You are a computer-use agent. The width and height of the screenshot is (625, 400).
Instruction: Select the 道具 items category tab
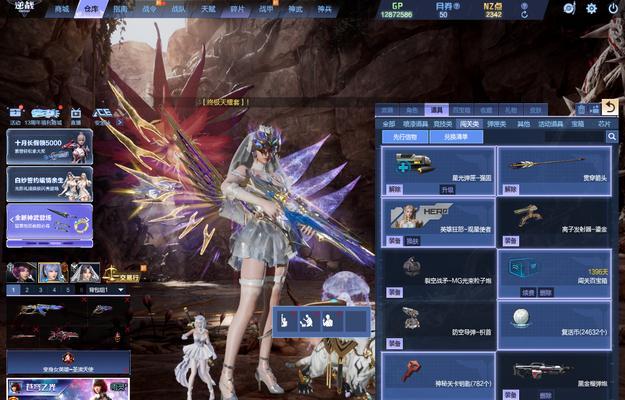[435, 110]
